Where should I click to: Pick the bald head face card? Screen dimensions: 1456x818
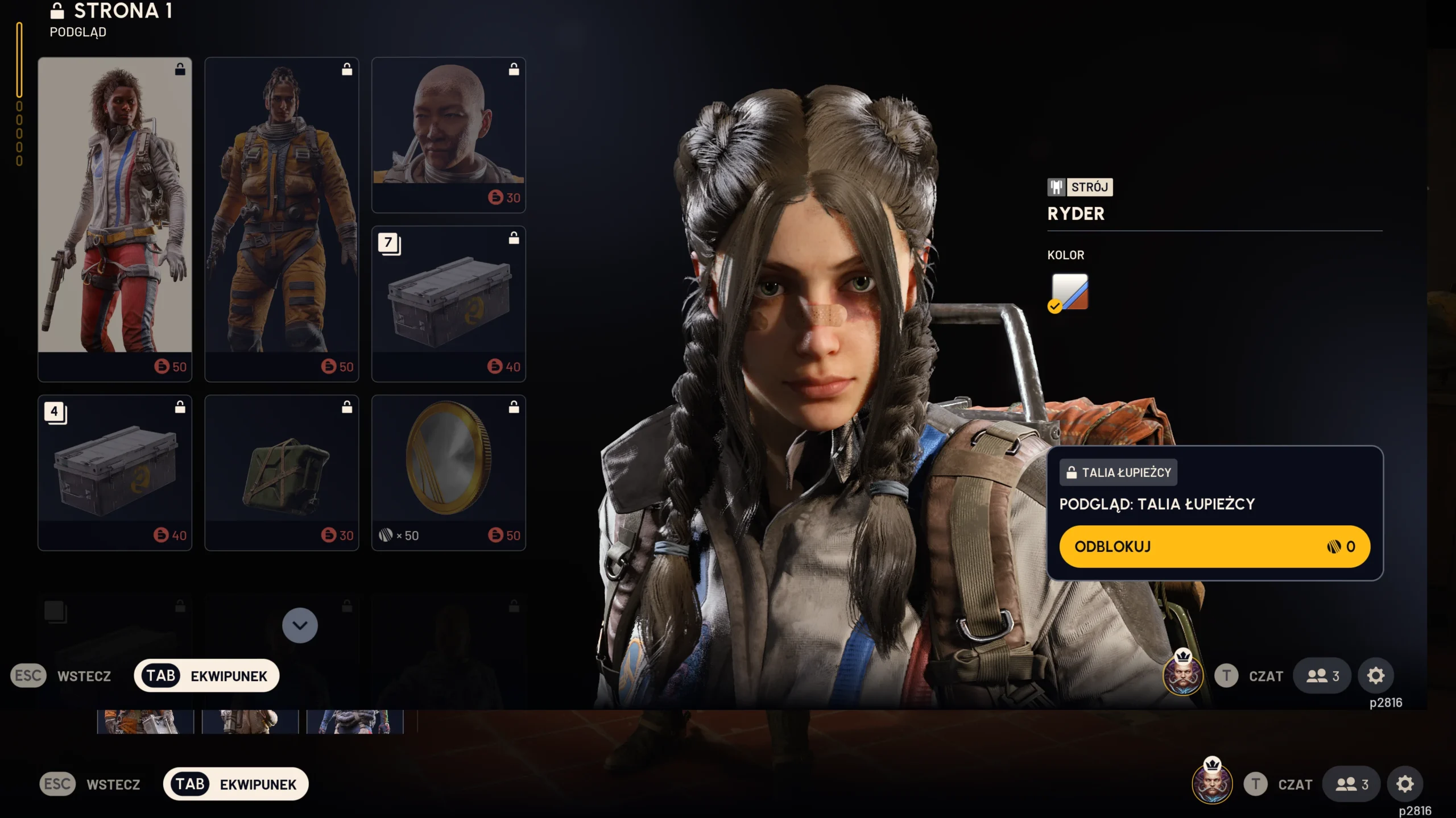tap(448, 135)
